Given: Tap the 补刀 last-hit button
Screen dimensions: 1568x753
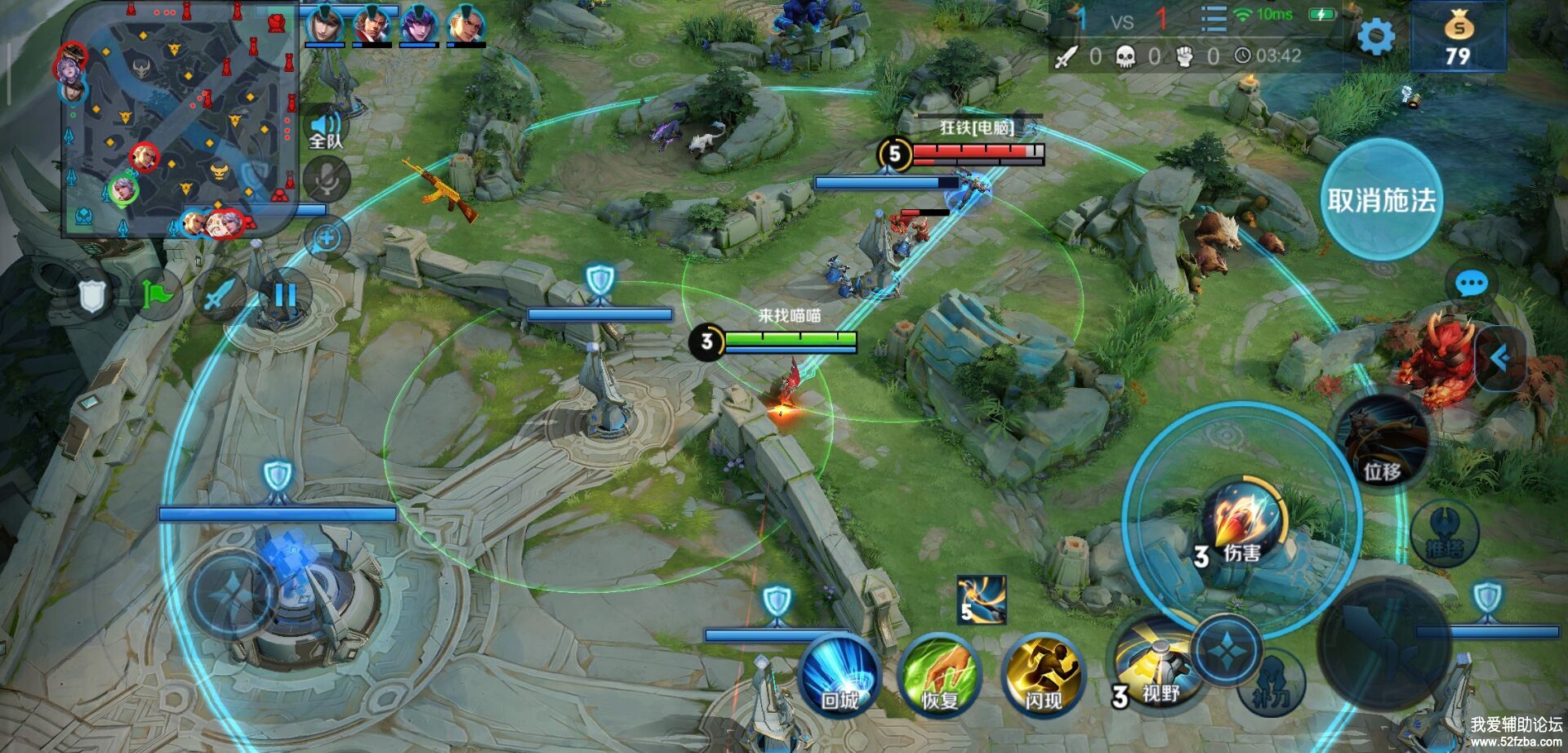Looking at the screenshot, I should click(x=1272, y=682).
